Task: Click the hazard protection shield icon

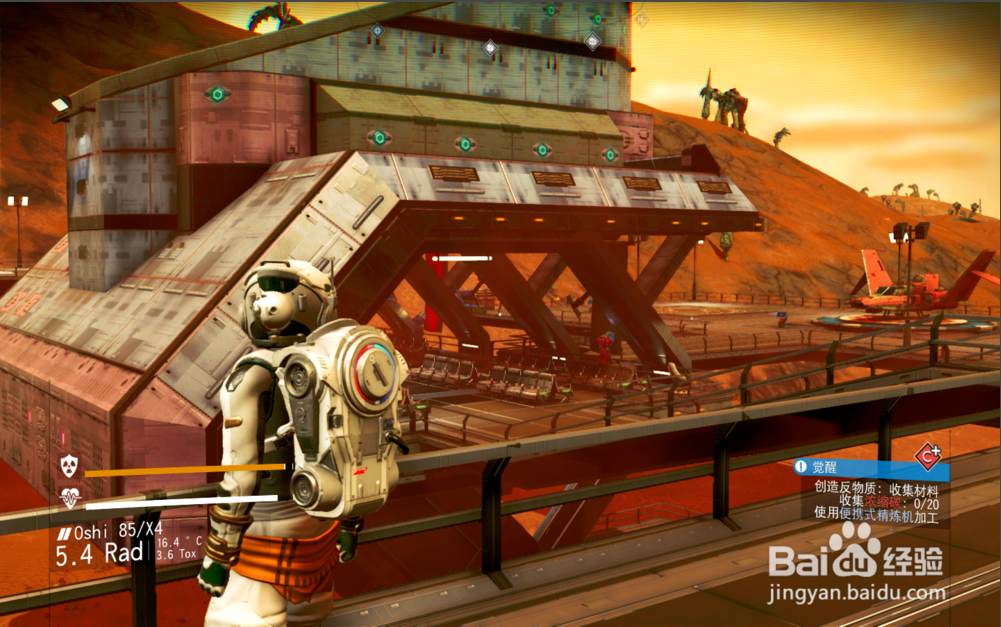Action: [69, 465]
